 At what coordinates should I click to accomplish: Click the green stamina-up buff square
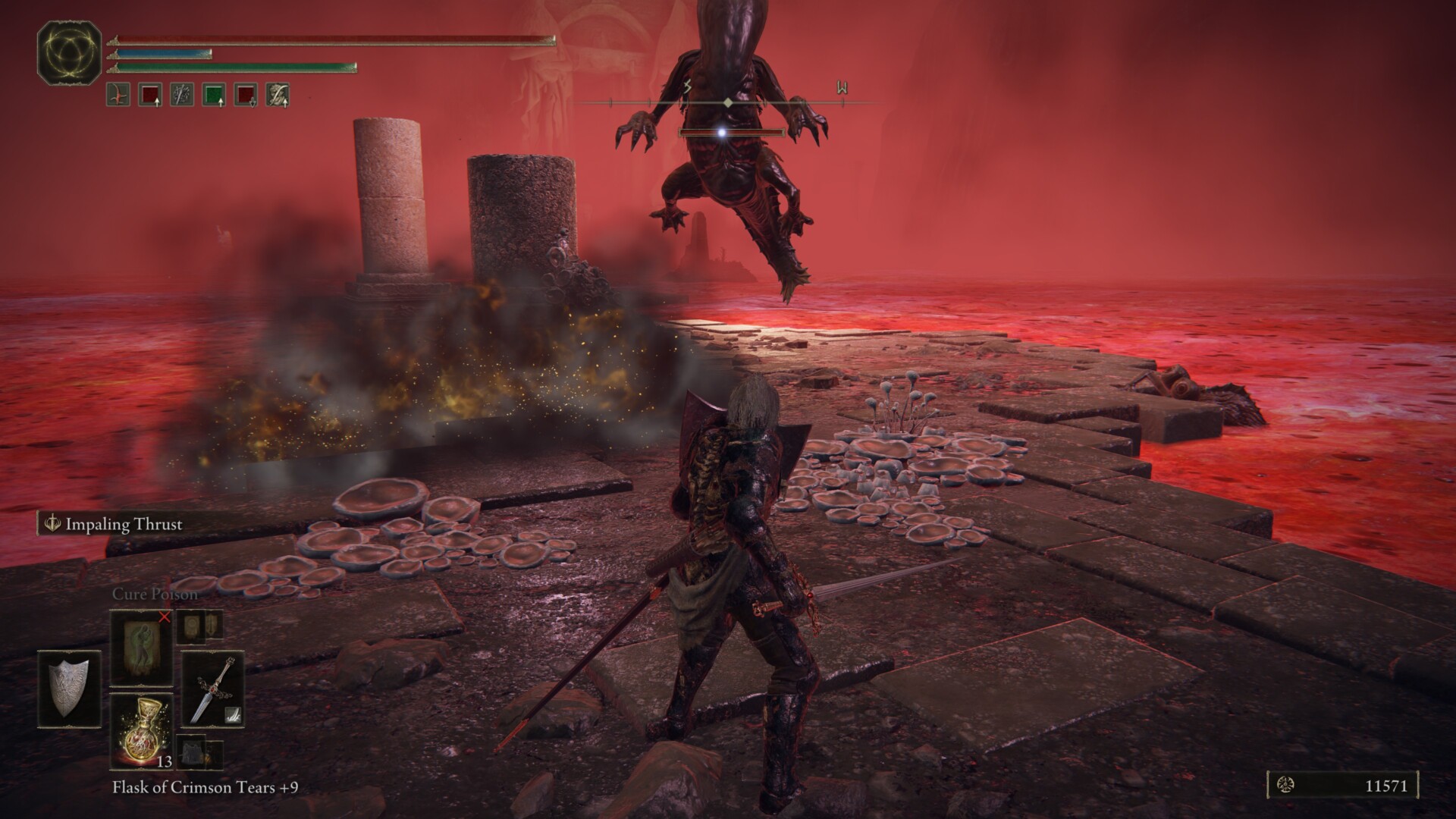pos(214,94)
